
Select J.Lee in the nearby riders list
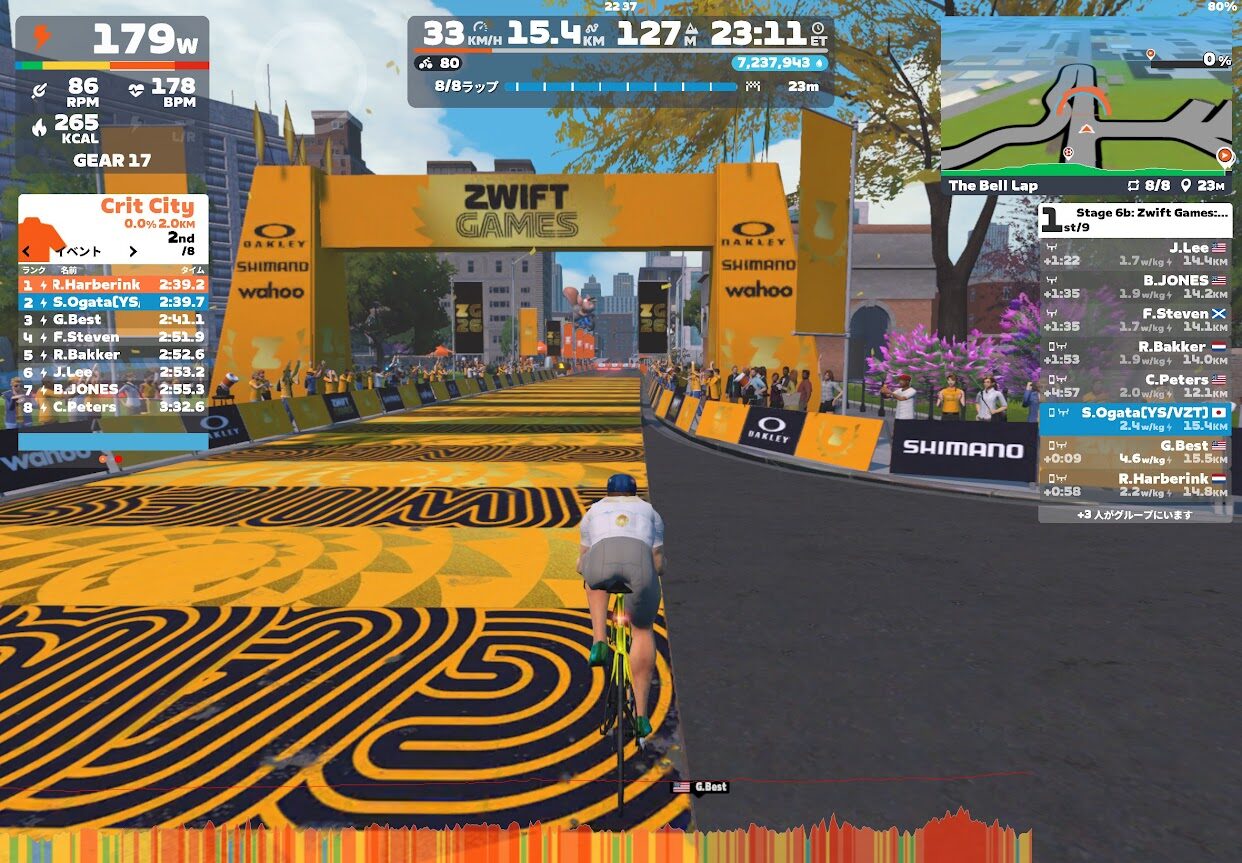coord(1135,254)
